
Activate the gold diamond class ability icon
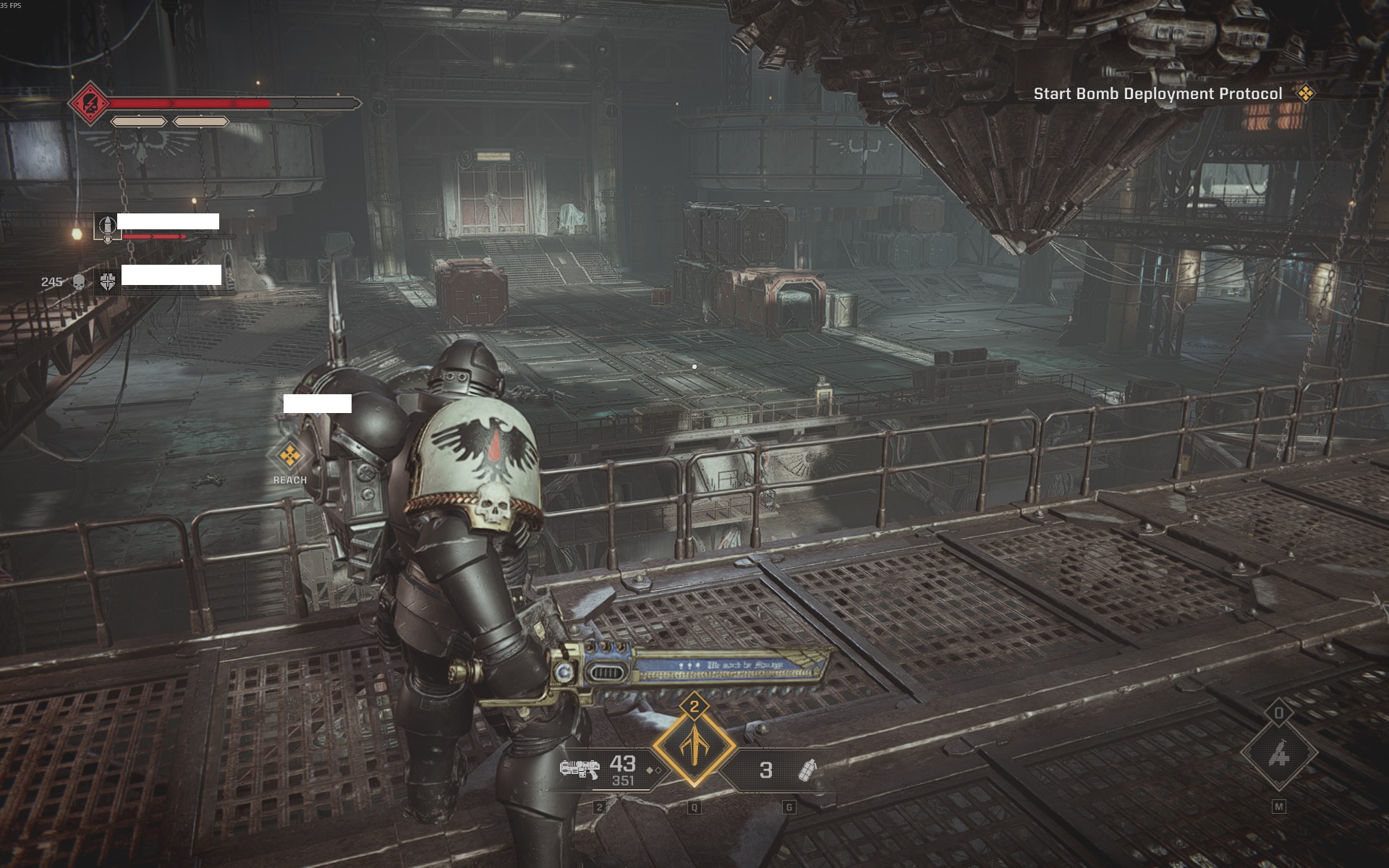[694, 746]
